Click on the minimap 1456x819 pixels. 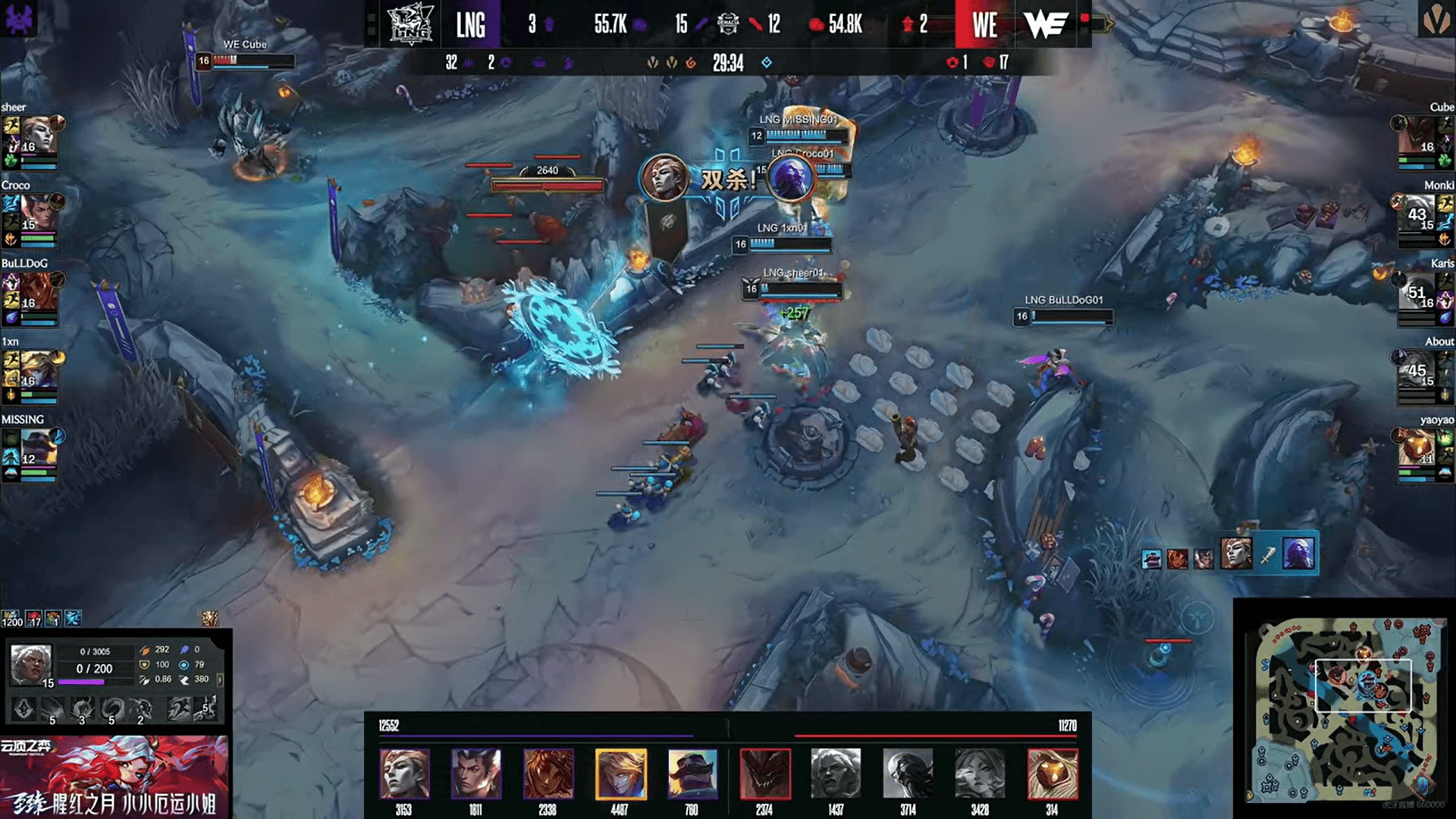click(1341, 709)
